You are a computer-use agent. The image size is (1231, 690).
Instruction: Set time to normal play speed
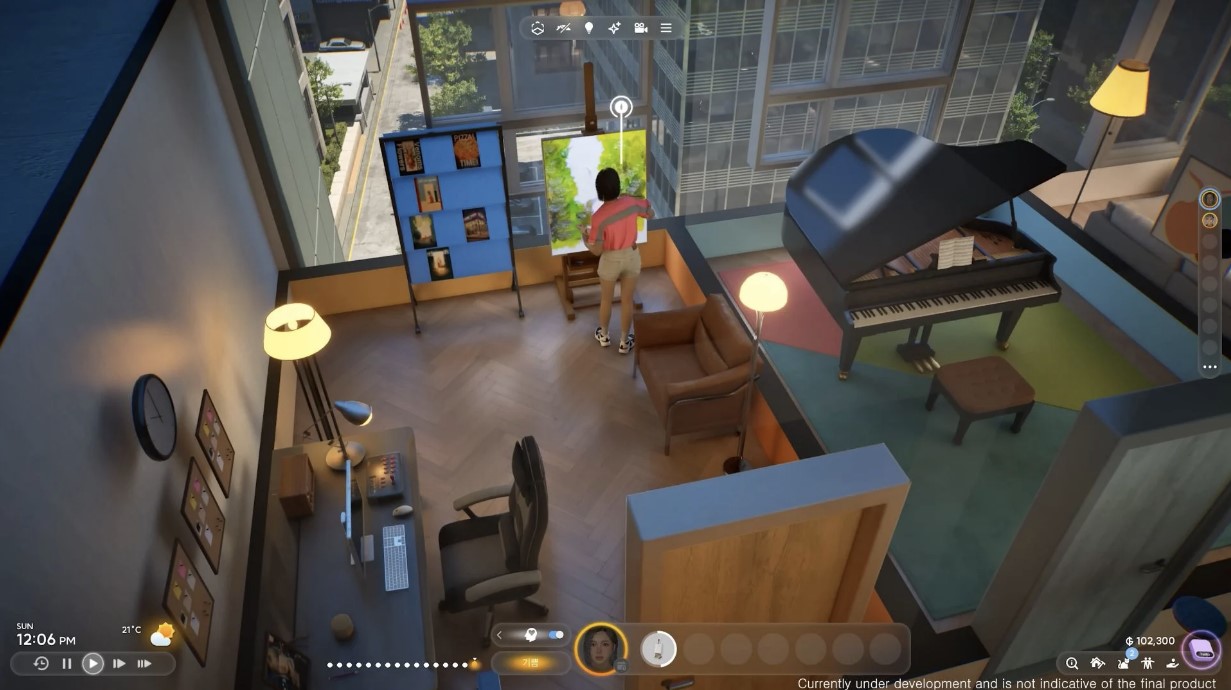point(92,663)
